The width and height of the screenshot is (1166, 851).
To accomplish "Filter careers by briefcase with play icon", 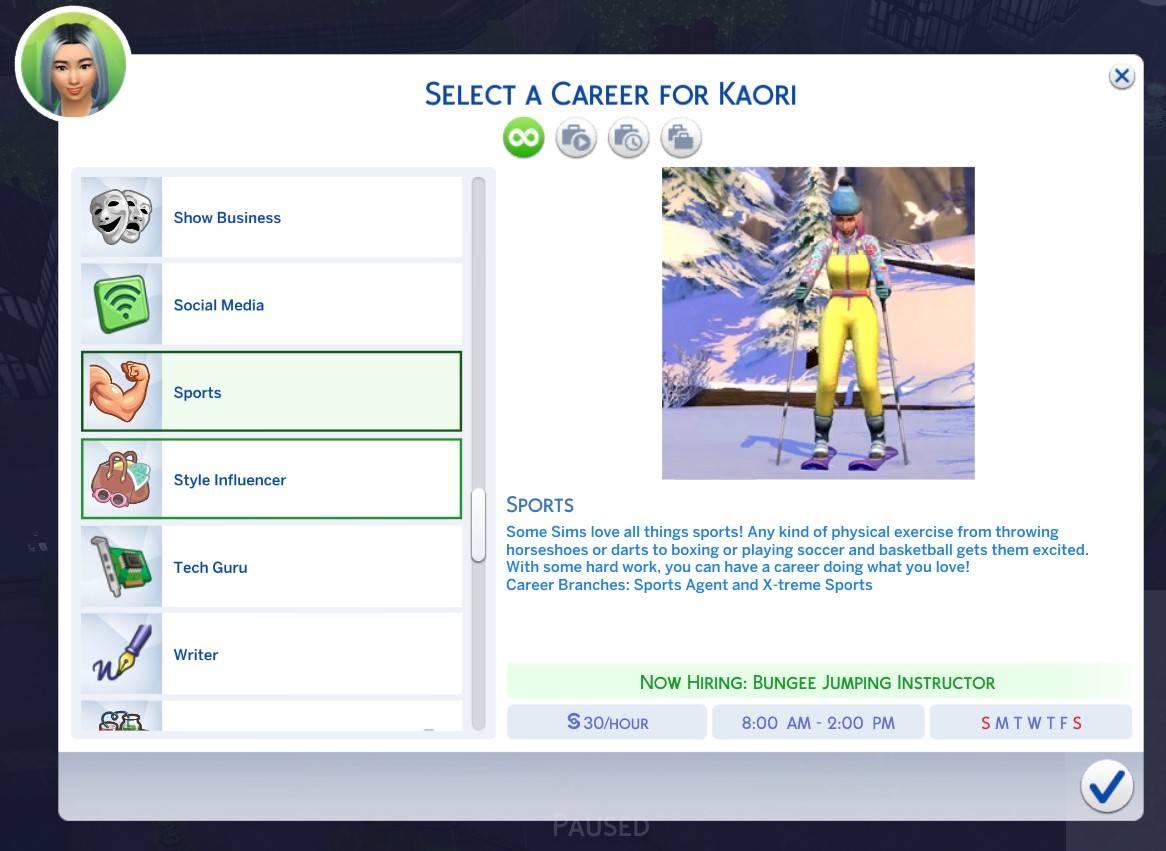I will (x=576, y=139).
